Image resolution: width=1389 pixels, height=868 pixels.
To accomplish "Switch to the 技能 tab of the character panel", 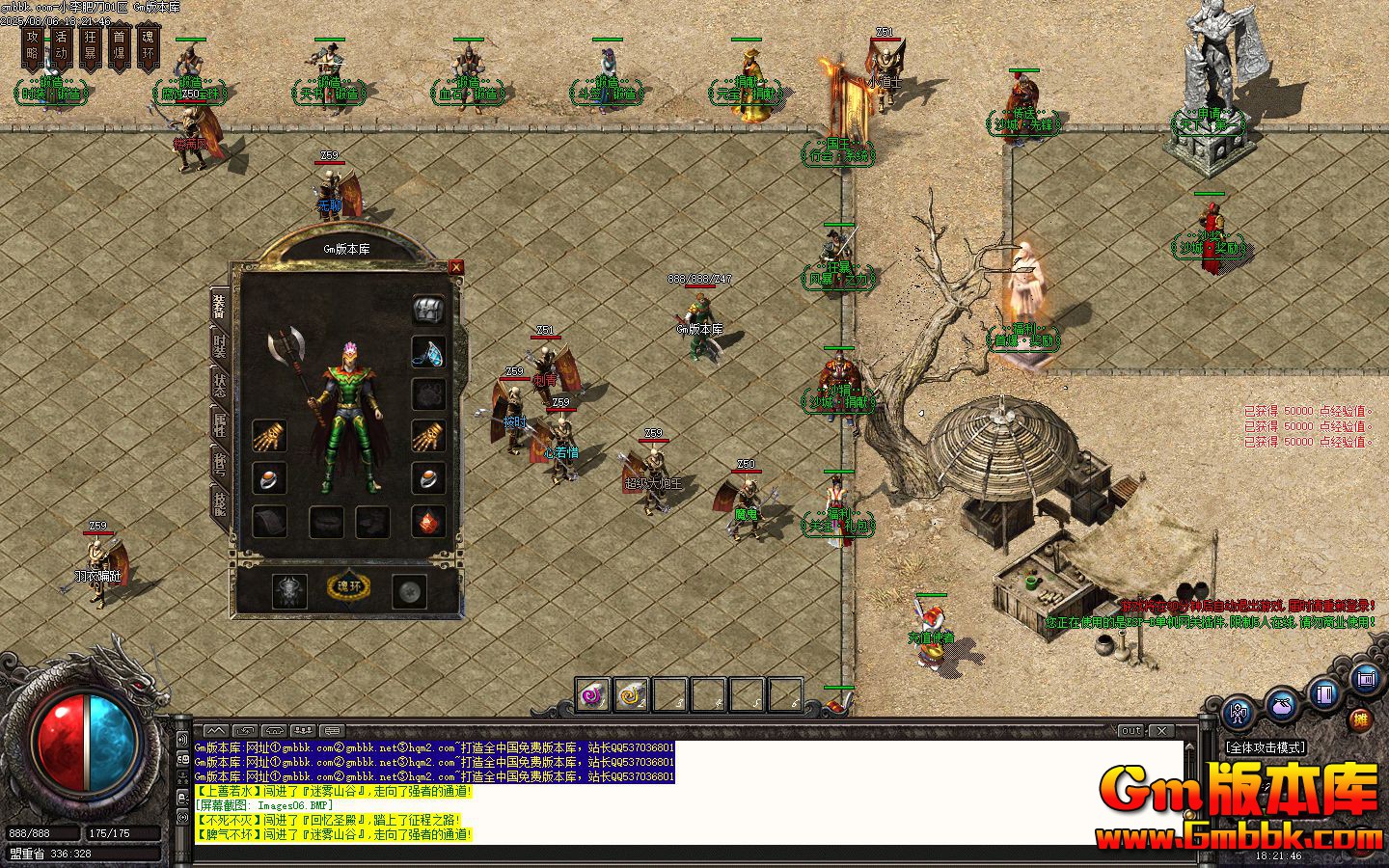I will pos(218,501).
